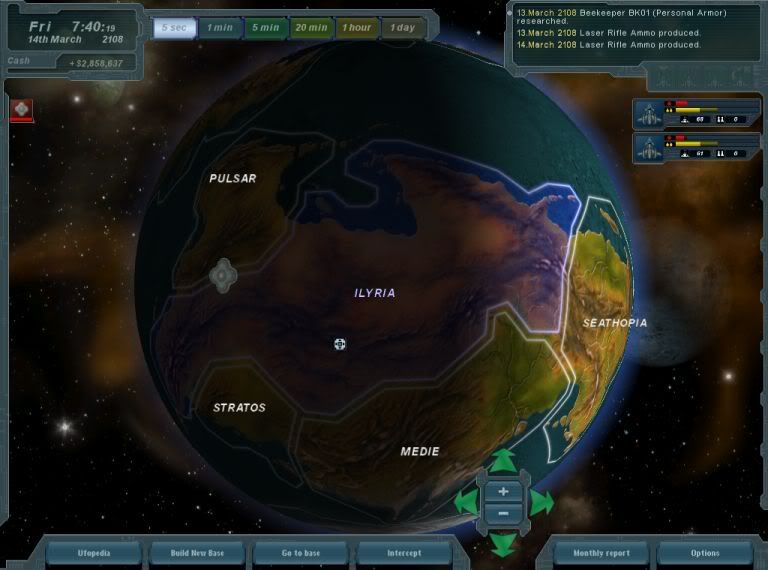Select the first aircraft status panel
Image resolution: width=768 pixels, height=570 pixels.
(x=688, y=115)
